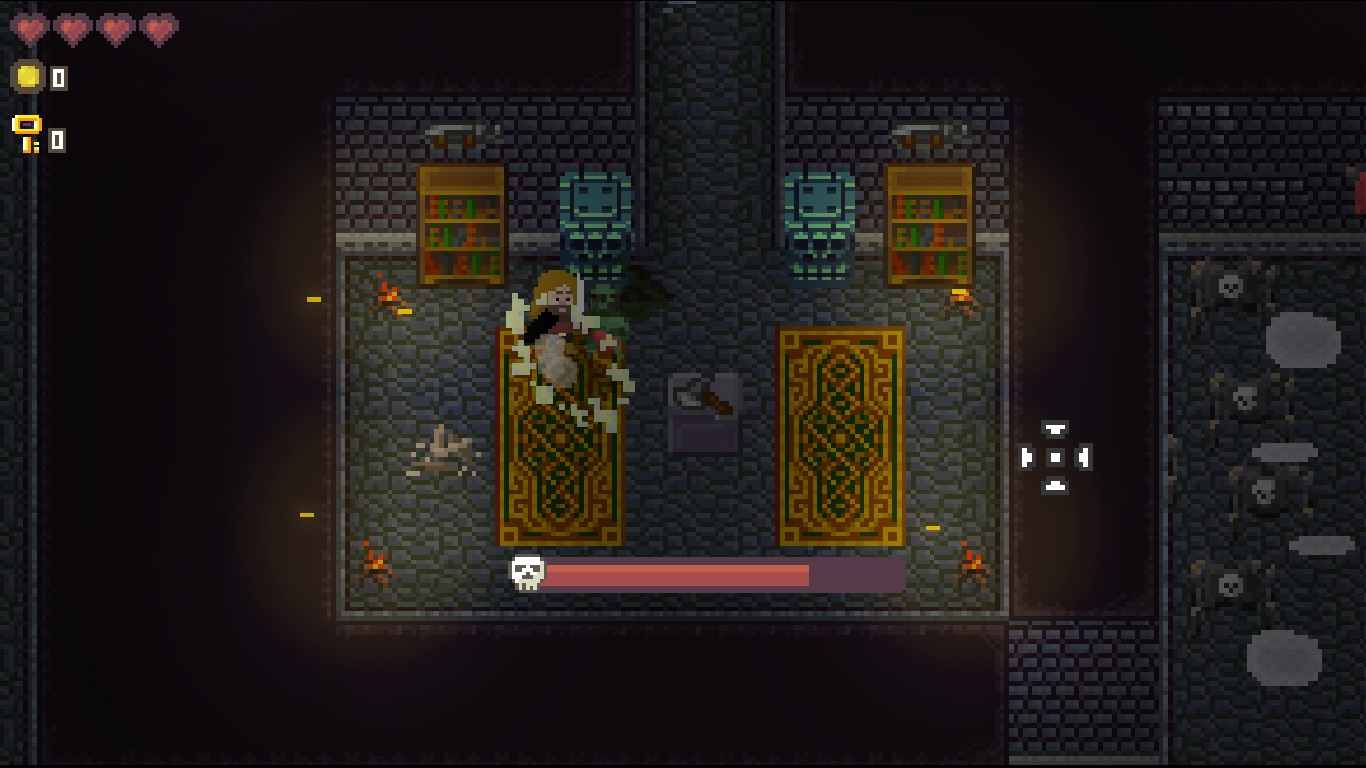This screenshot has width=1366, height=768.
Task: Select the key counter showing 0
Action: (x=55, y=140)
